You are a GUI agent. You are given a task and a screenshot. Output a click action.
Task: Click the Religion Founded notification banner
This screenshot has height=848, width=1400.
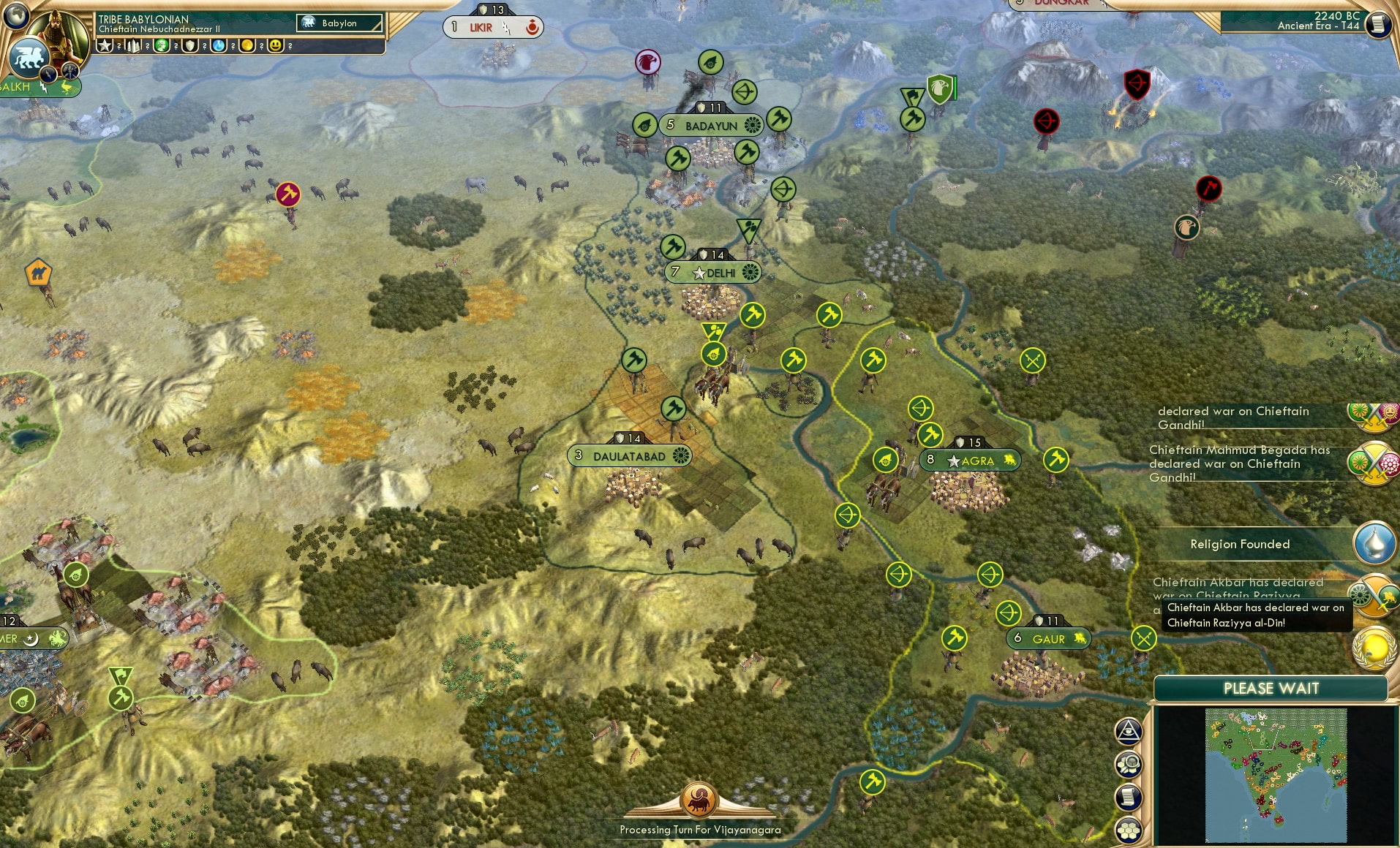coord(1241,544)
